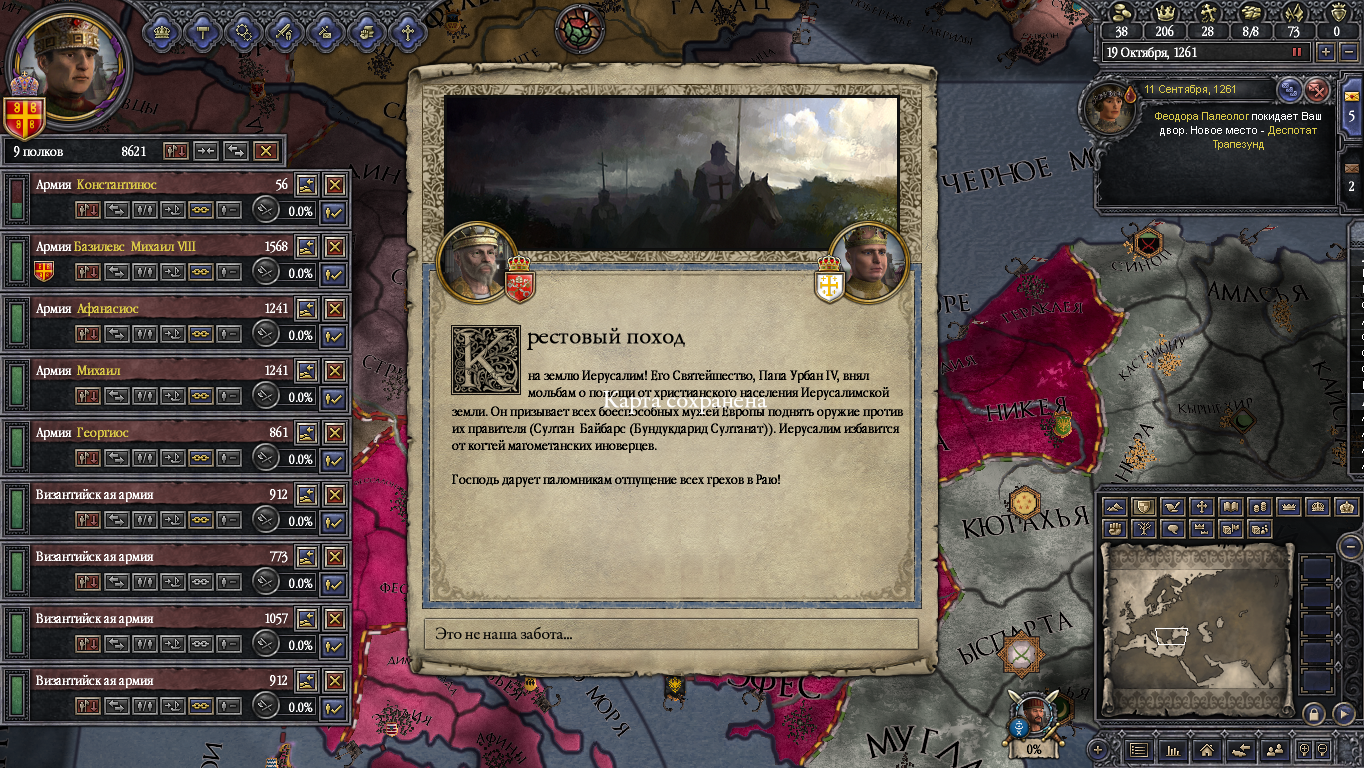Image resolution: width=1364 pixels, height=768 pixels.
Task: Disband the Константинос army with its X
Action: click(x=334, y=185)
